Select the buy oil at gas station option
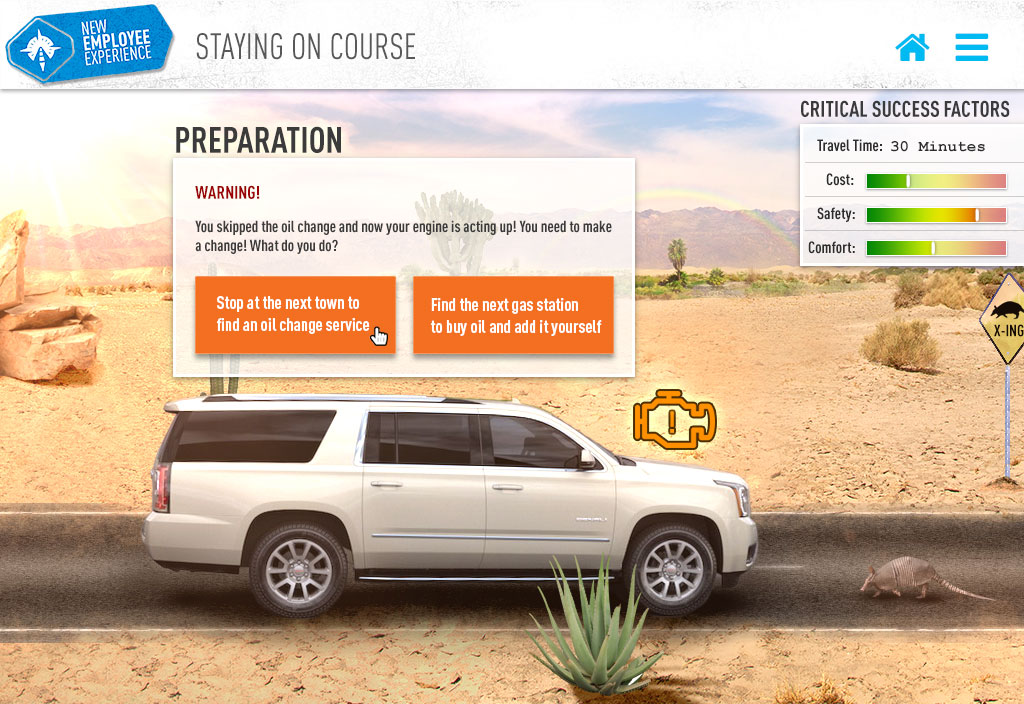1024x704 pixels. [514, 315]
